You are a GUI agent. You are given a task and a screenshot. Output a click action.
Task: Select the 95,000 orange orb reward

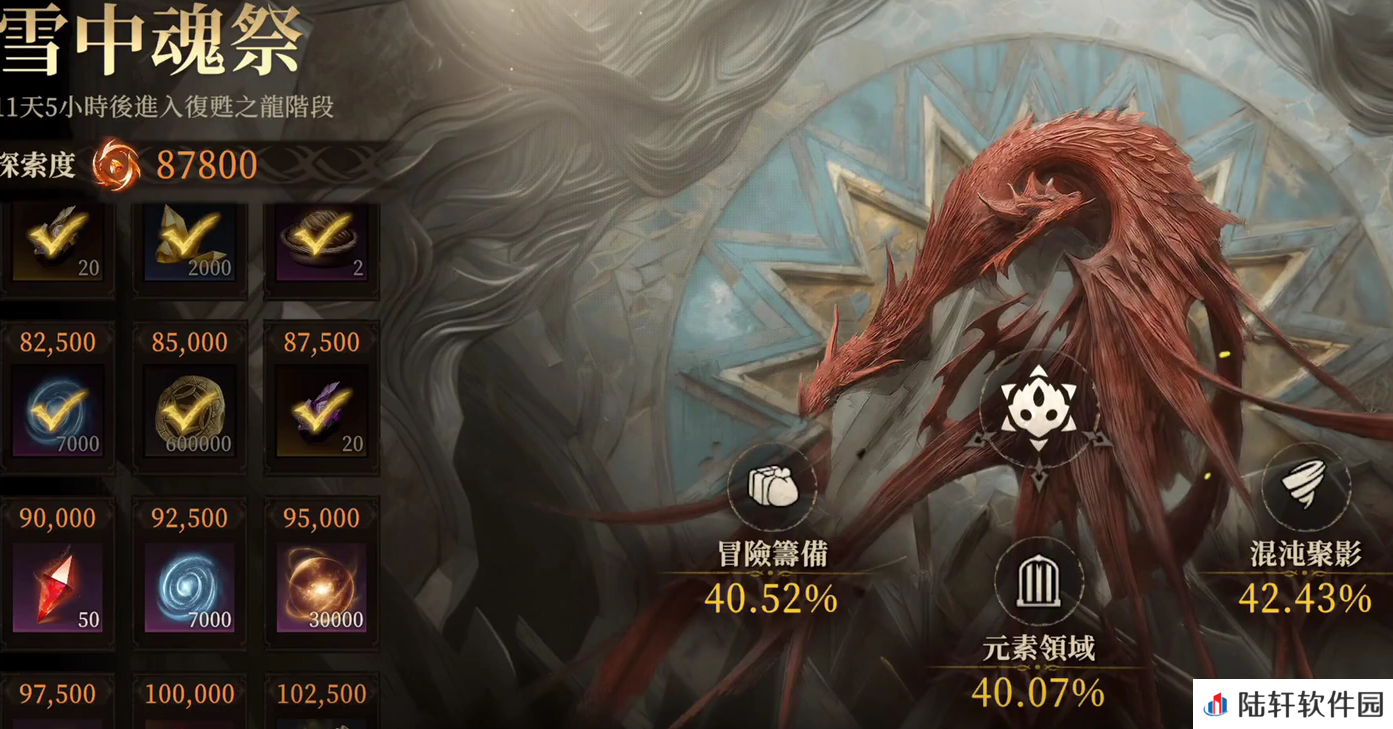(x=321, y=586)
